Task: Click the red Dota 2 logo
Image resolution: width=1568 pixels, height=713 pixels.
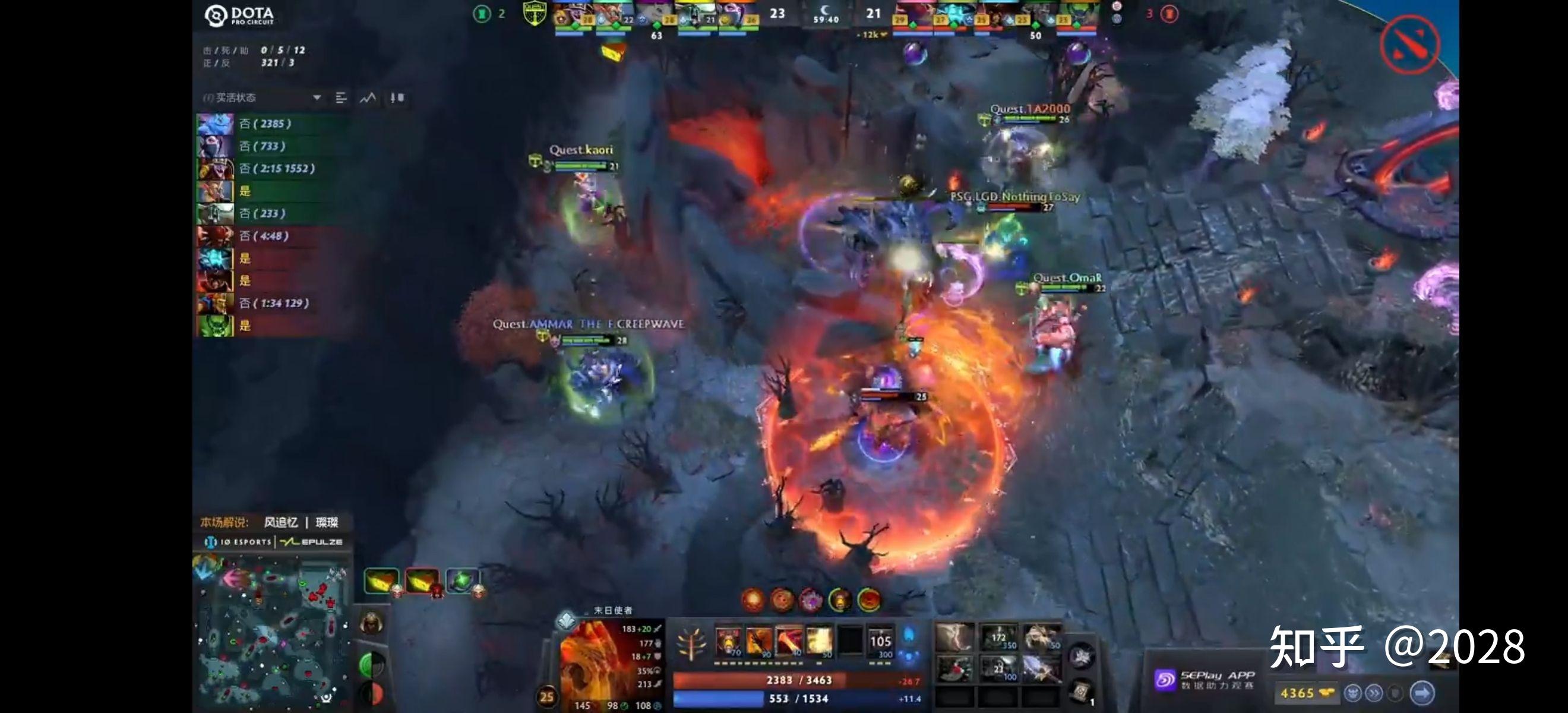Action: click(x=1410, y=44)
